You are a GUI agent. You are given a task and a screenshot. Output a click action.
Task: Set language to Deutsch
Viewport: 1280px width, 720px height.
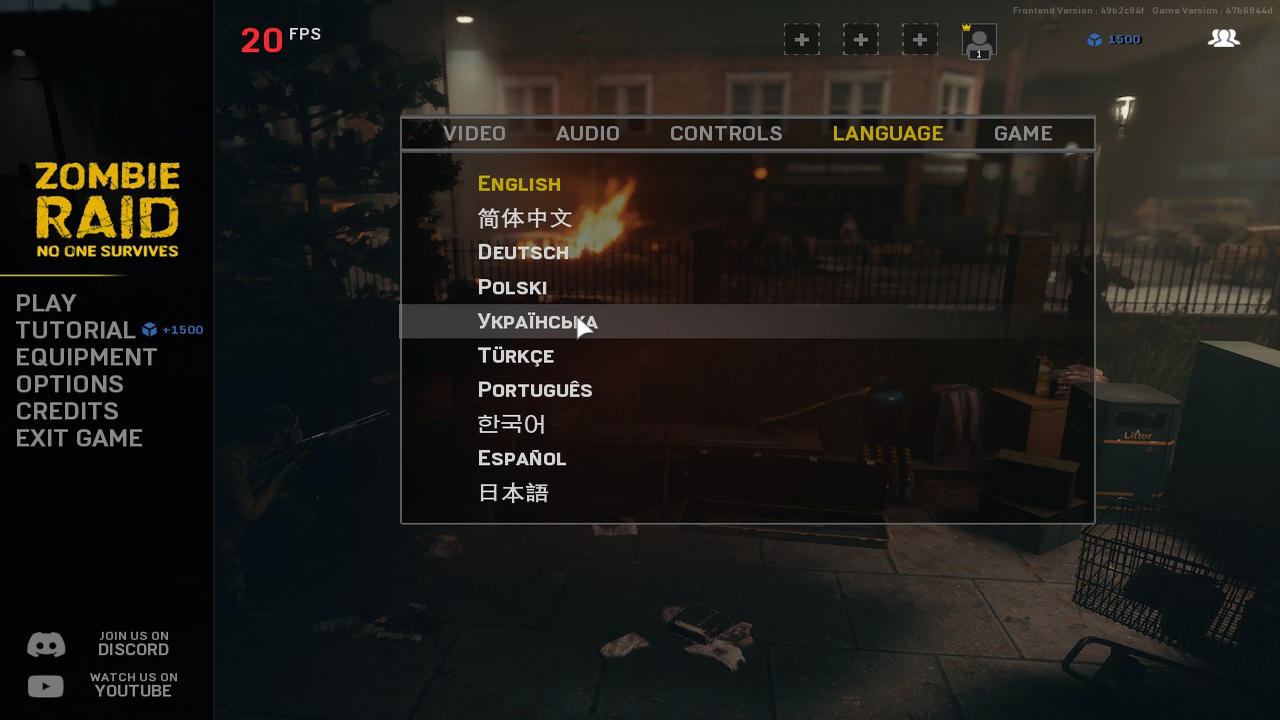pyautogui.click(x=523, y=252)
